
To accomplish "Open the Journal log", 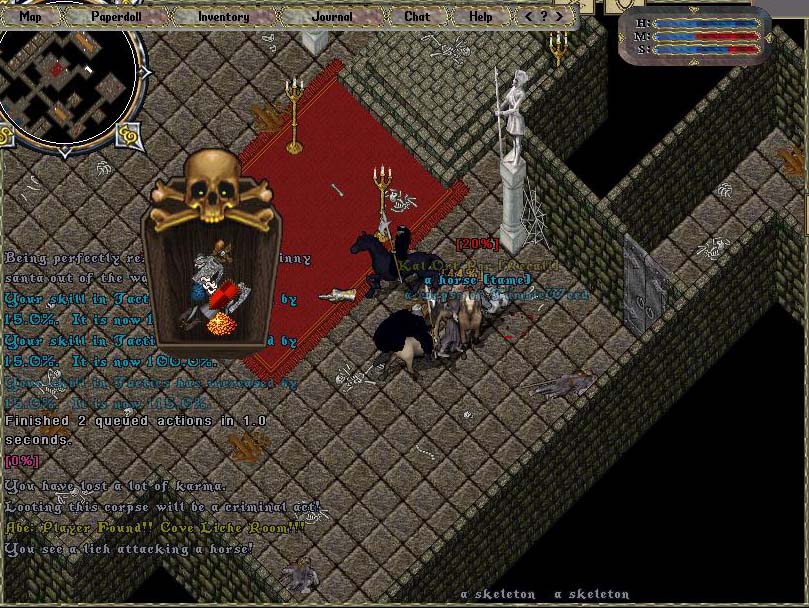I will 332,16.
